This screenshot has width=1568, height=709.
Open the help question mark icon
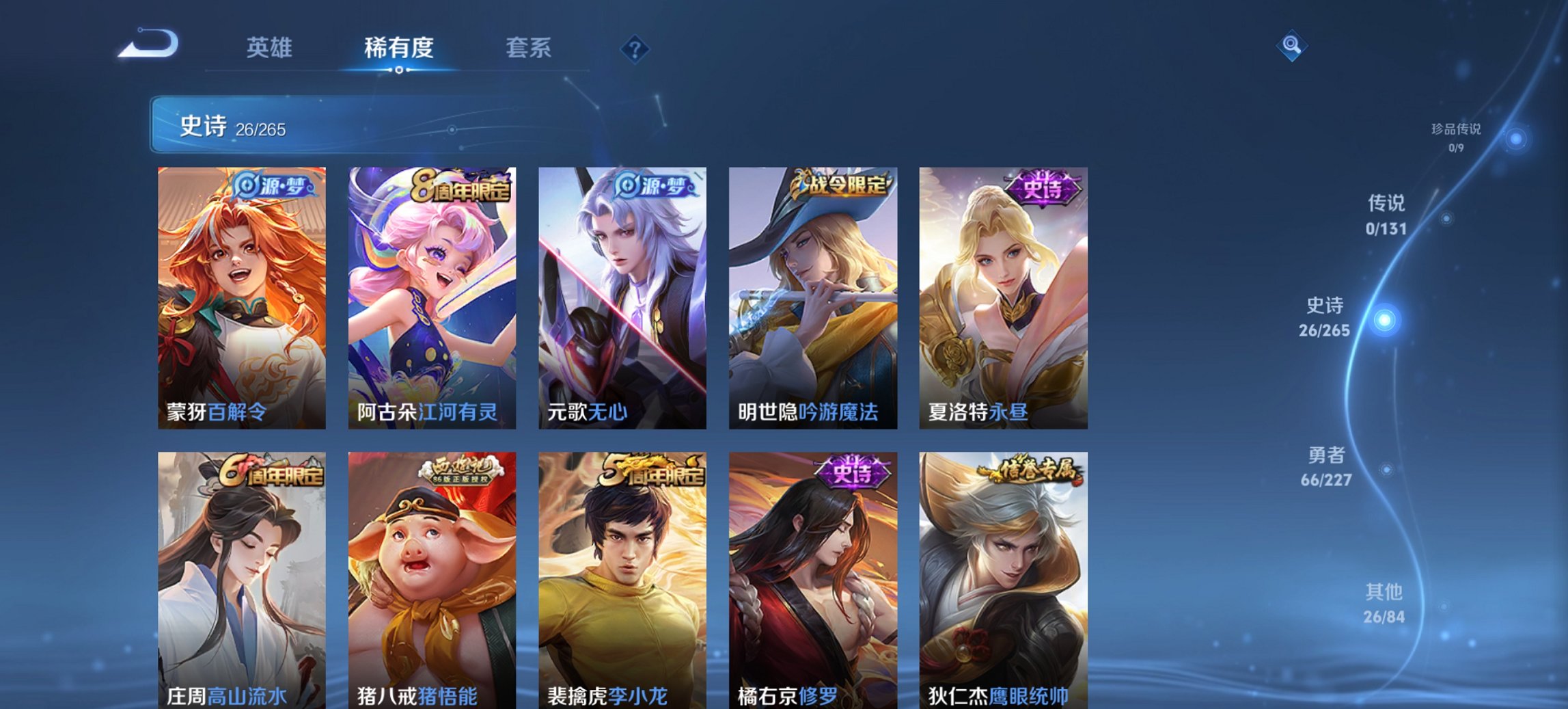[634, 48]
